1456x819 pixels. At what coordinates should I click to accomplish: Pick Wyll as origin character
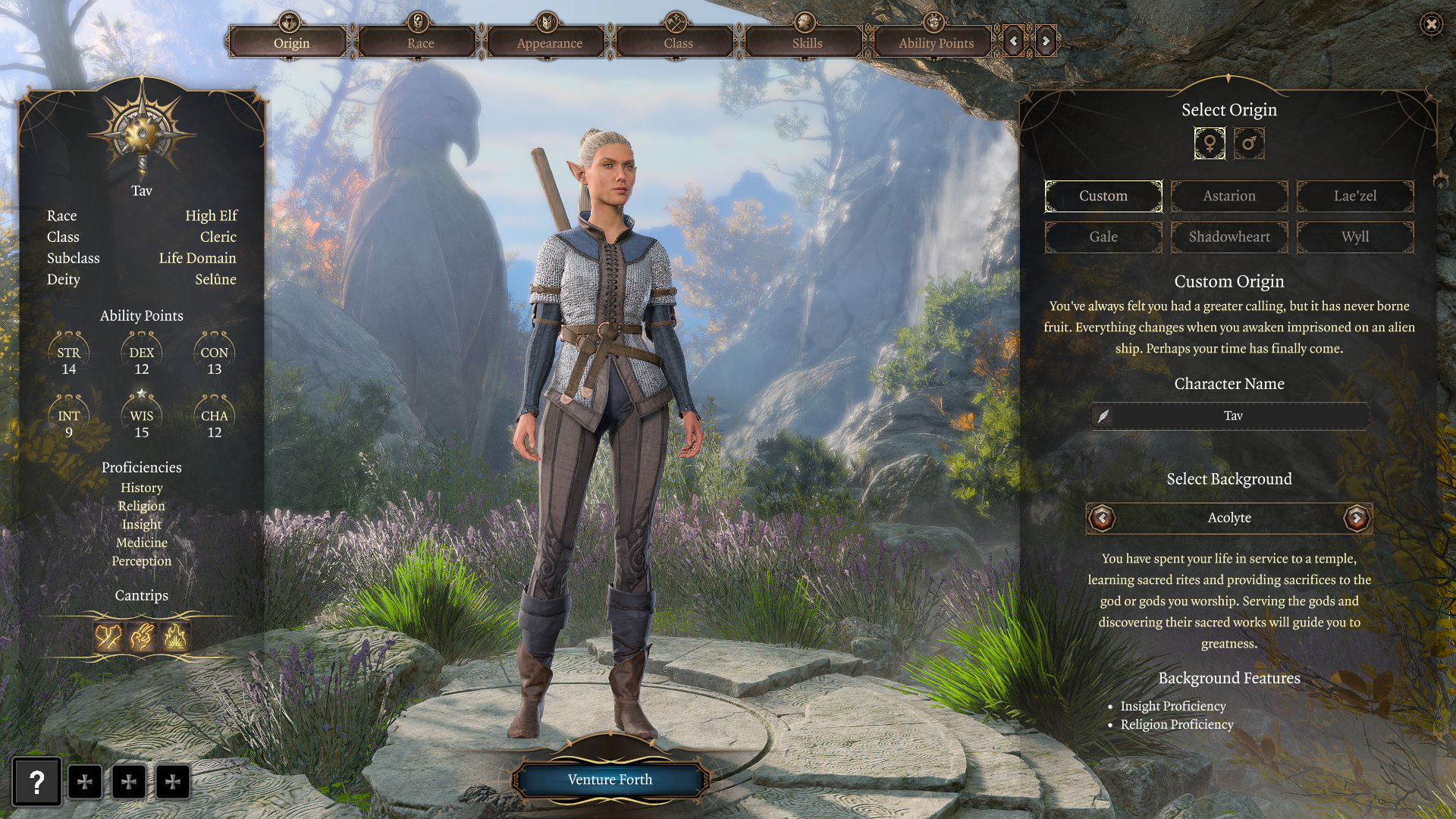click(x=1355, y=237)
